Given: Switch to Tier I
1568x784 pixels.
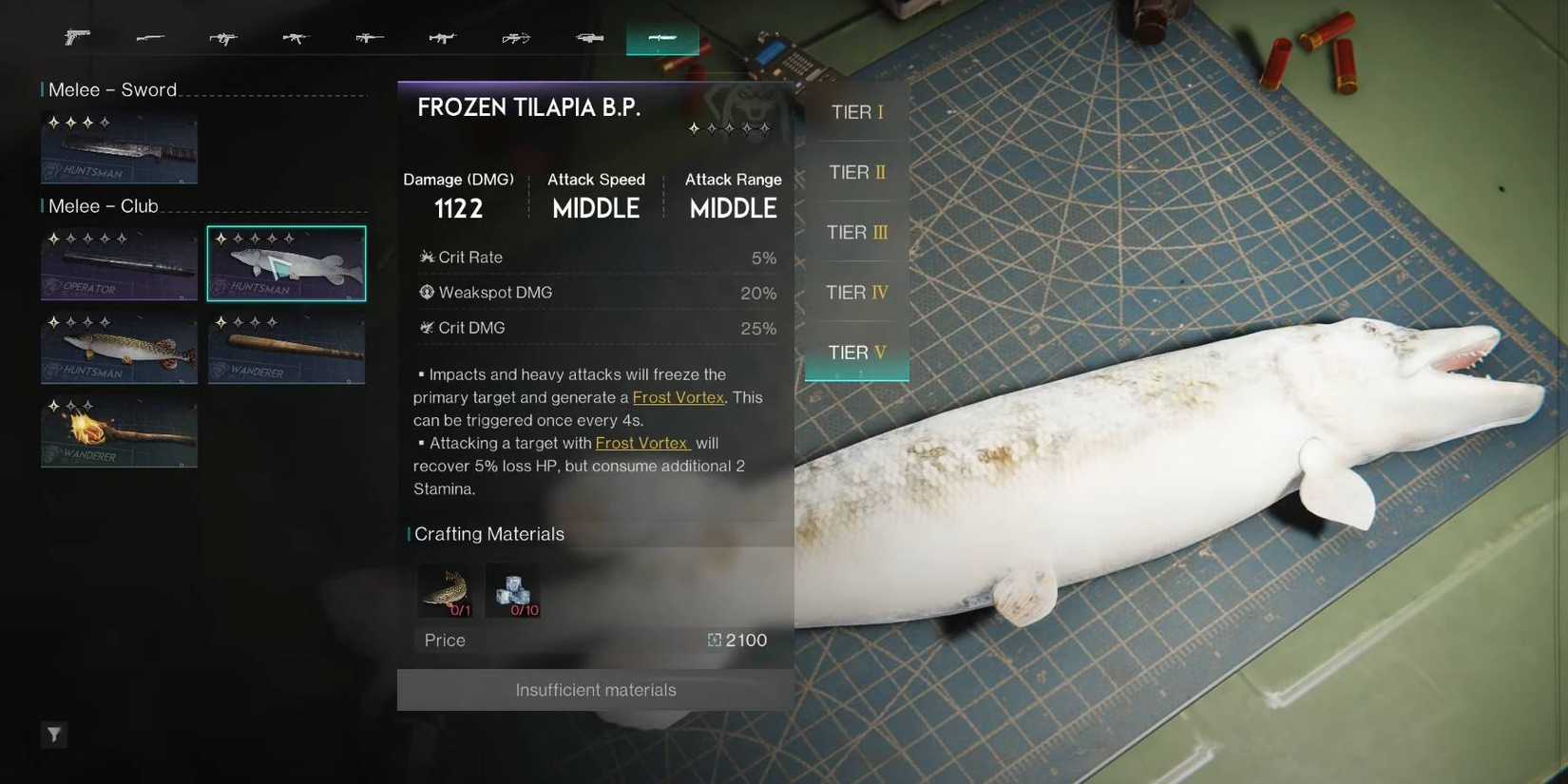Looking at the screenshot, I should point(856,112).
